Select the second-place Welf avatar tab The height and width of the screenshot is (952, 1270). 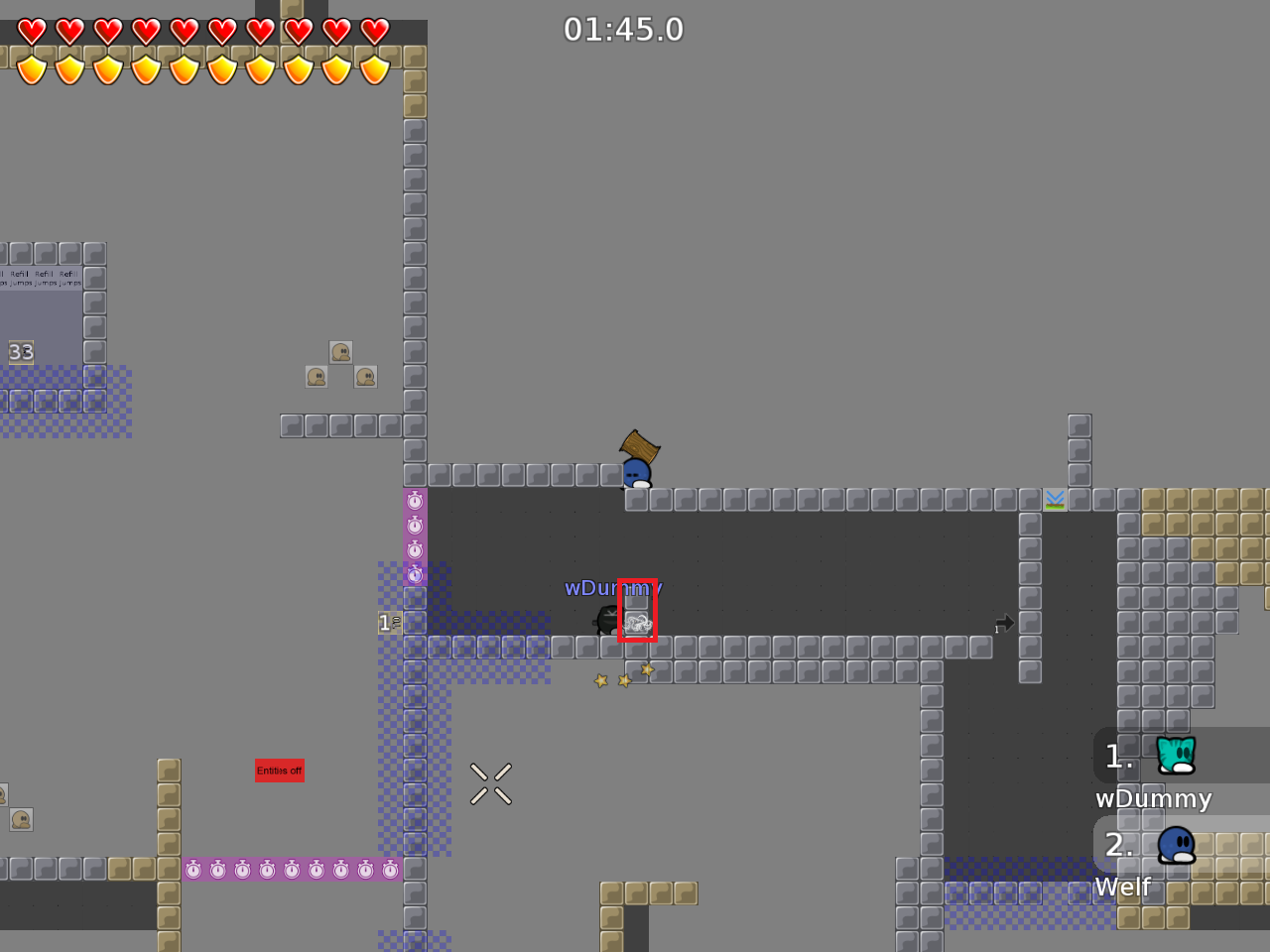coord(1176,845)
